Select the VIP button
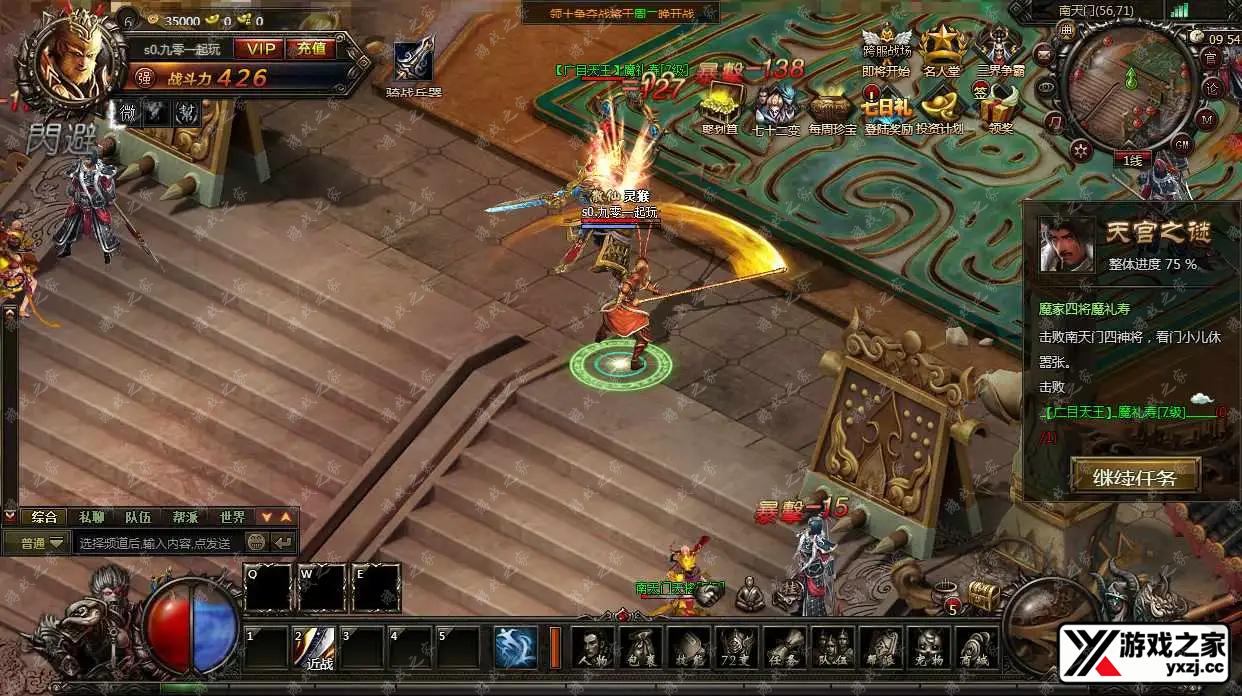Image resolution: width=1242 pixels, height=696 pixels. coord(259,48)
